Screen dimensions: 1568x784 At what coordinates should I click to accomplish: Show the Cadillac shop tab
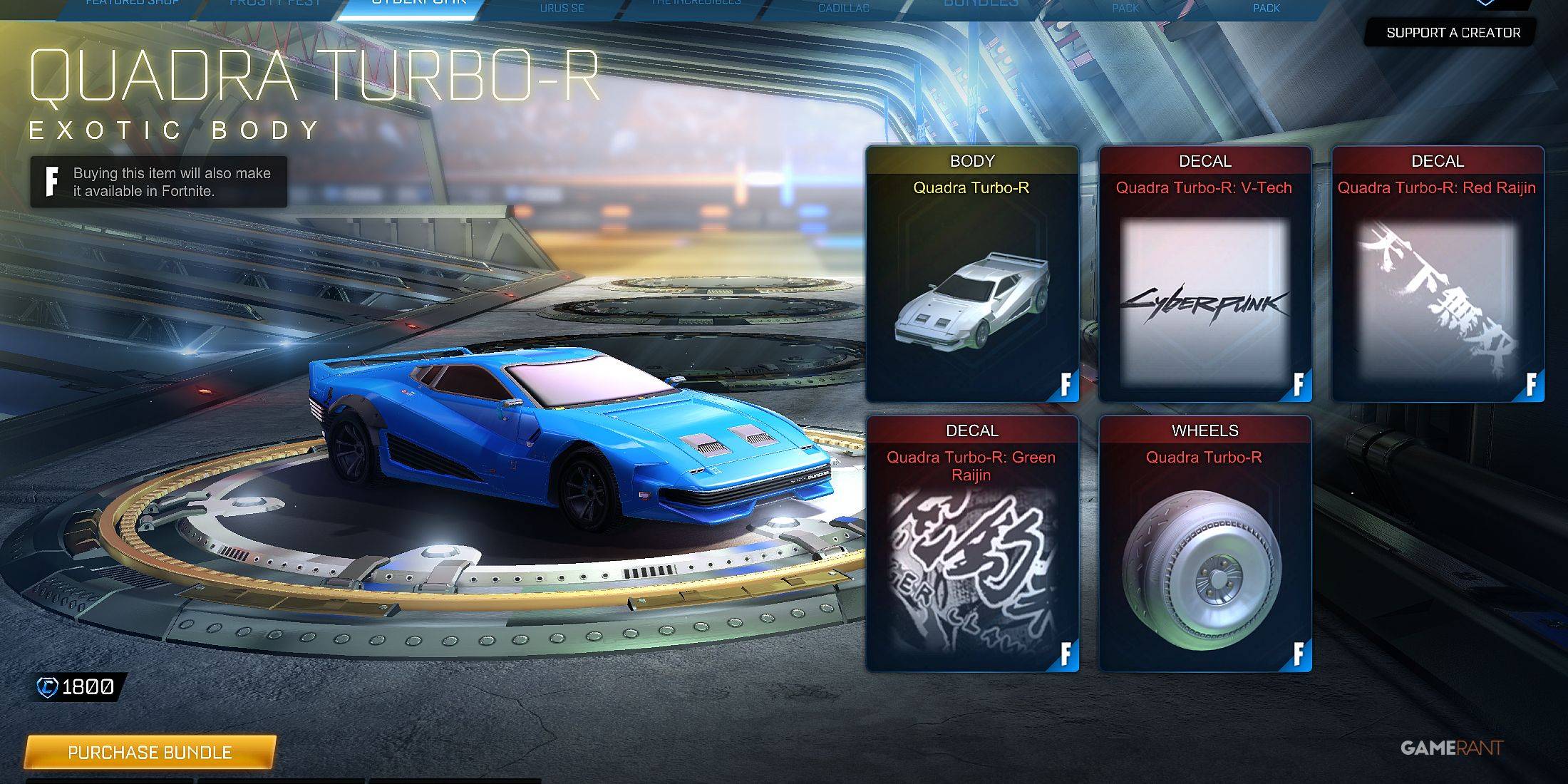(843, 8)
